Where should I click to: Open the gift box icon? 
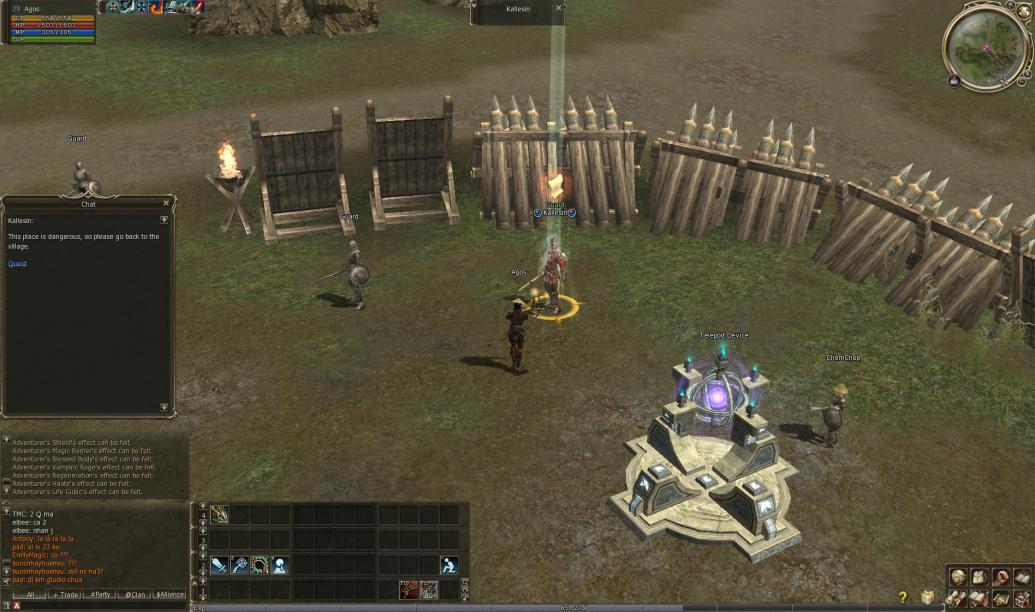928,597
